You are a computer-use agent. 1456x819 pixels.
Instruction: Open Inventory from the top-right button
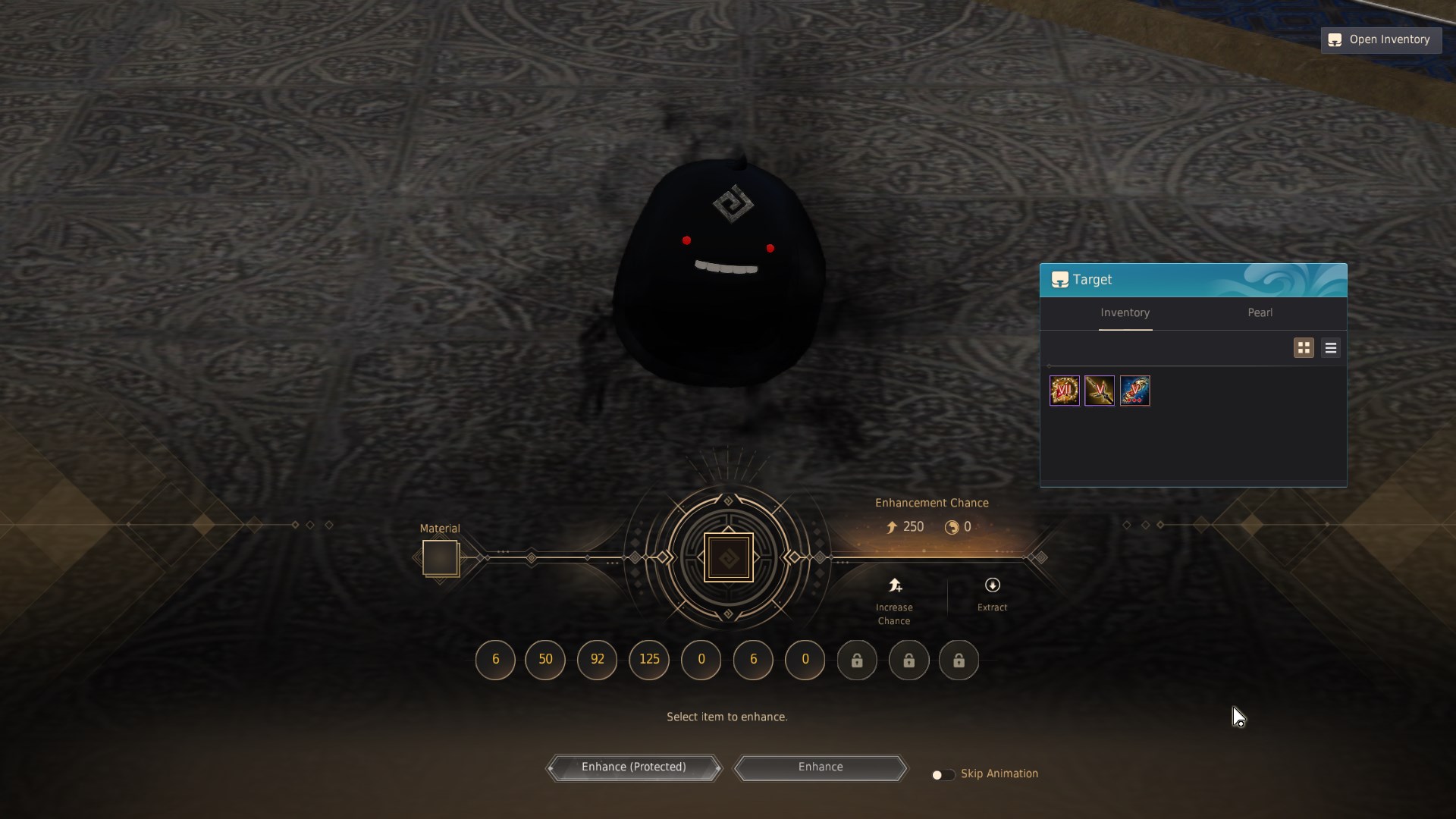[x=1381, y=40]
